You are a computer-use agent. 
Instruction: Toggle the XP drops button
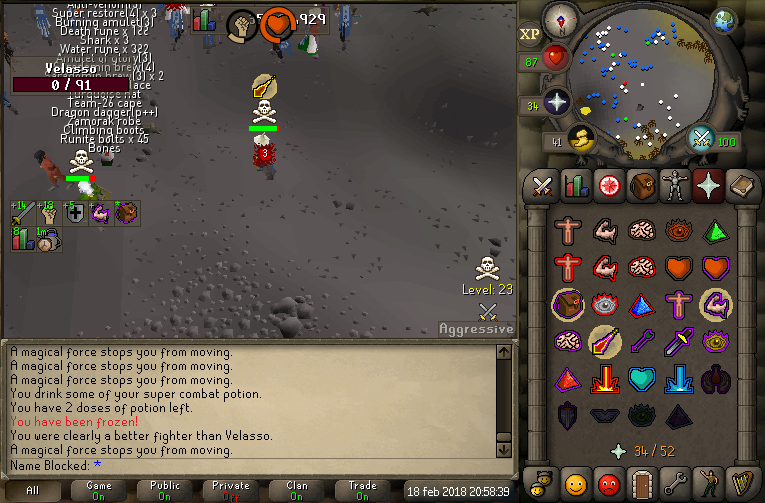[x=530, y=34]
